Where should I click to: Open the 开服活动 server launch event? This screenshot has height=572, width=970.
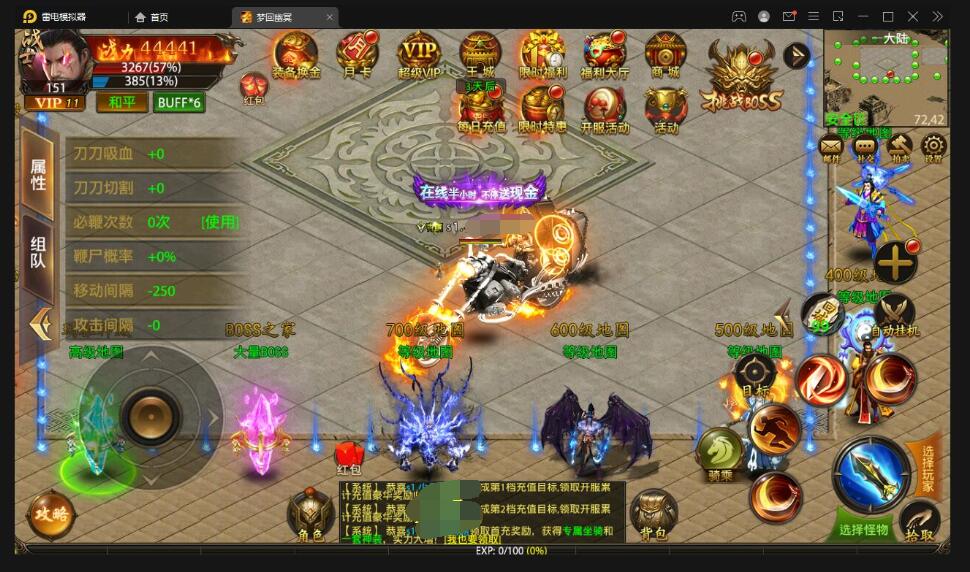point(604,108)
